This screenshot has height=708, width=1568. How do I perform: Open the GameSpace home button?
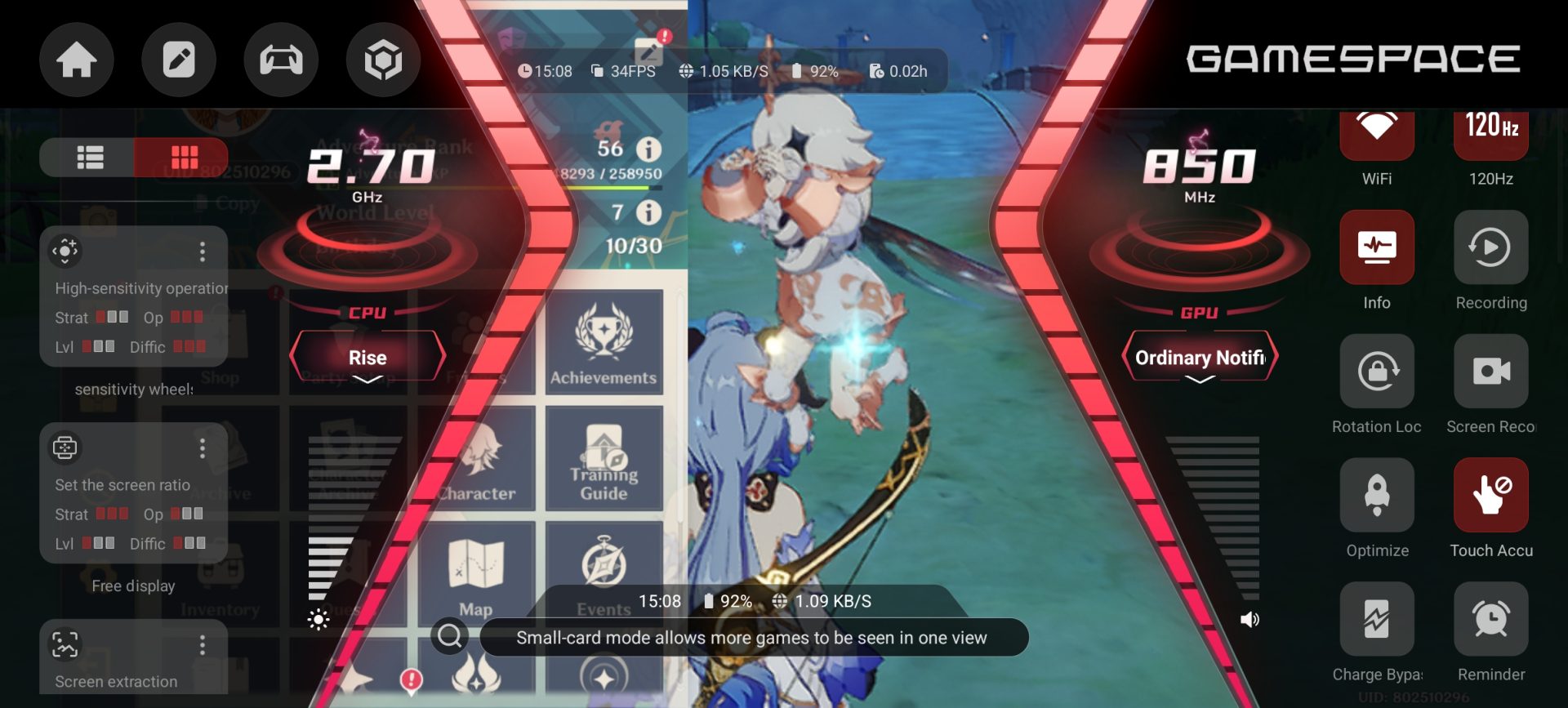tap(77, 60)
